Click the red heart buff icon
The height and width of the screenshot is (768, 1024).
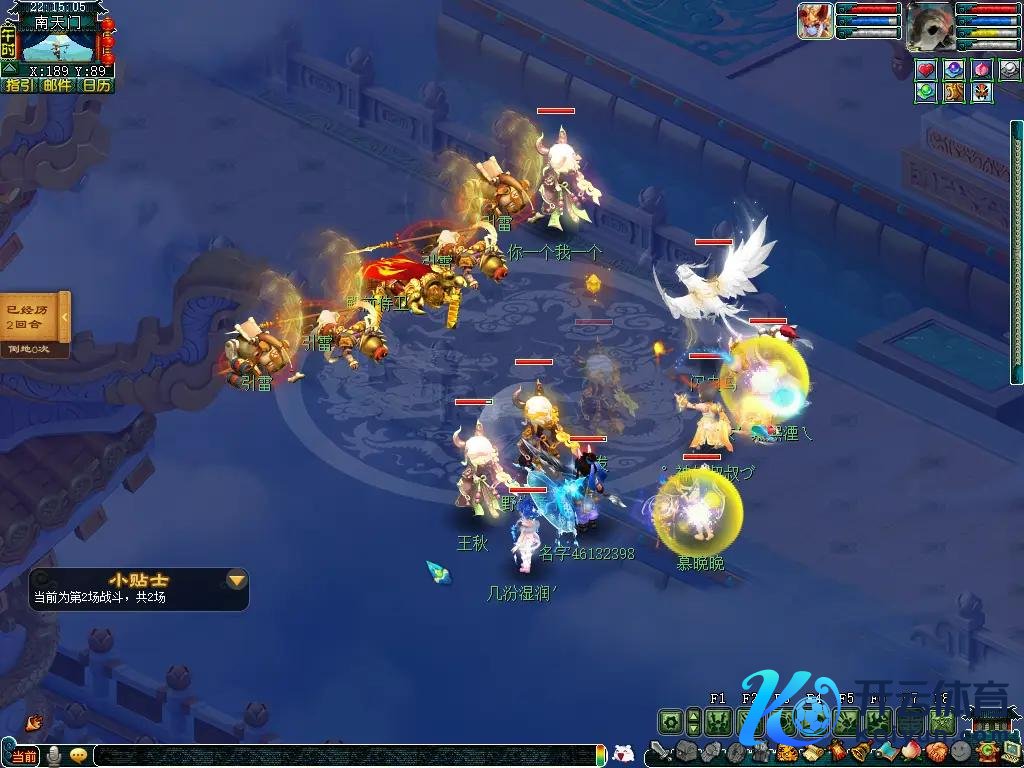point(926,69)
